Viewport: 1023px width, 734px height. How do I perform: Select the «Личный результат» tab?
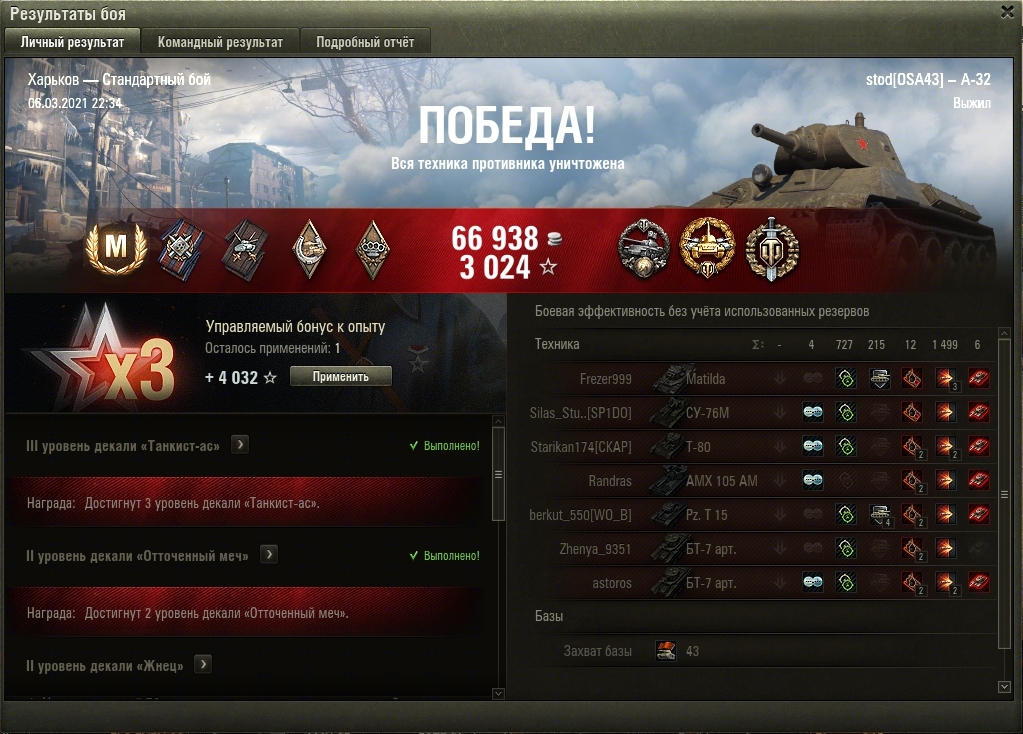tap(72, 42)
